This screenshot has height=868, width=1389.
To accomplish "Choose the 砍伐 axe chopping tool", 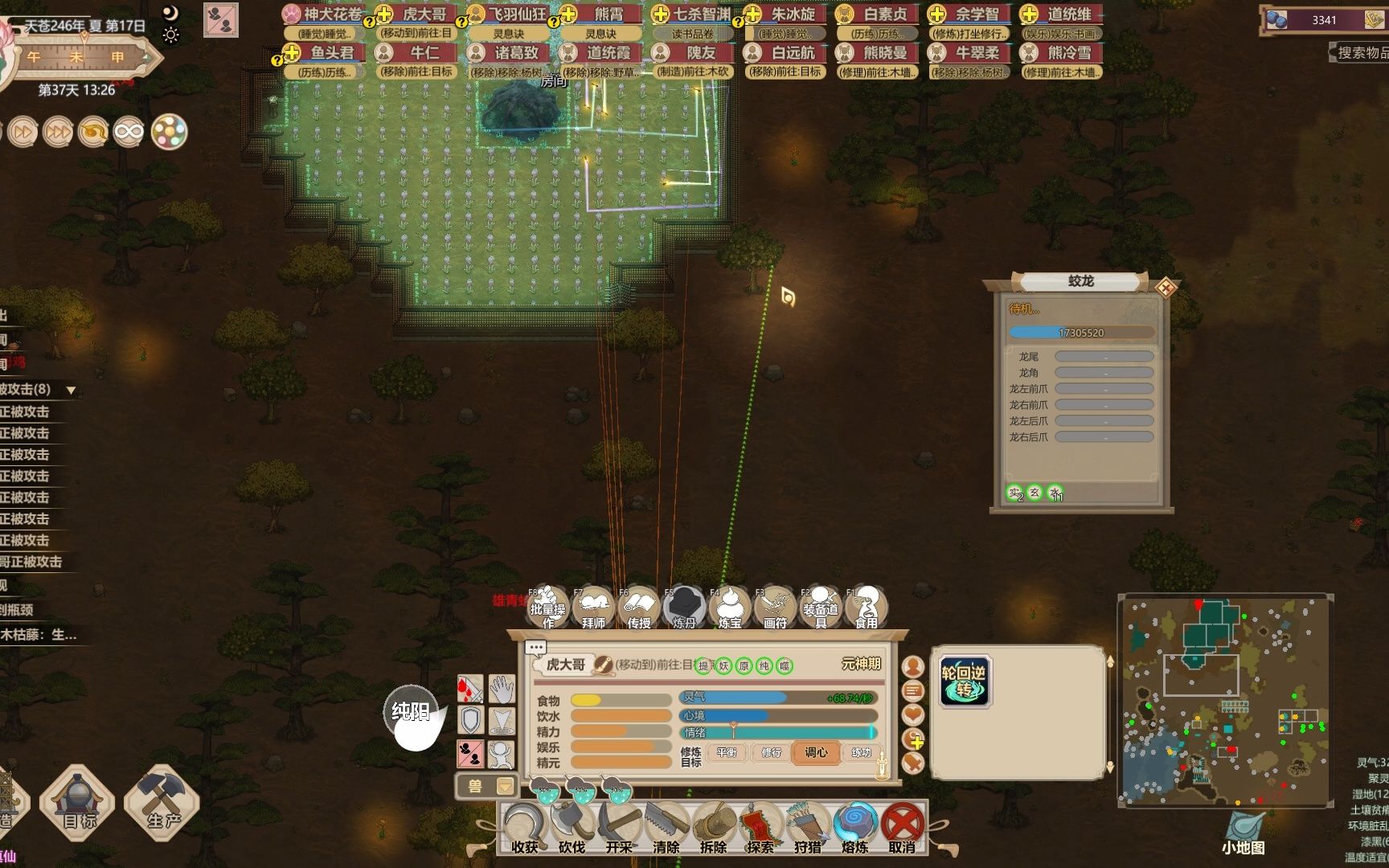I will (571, 828).
